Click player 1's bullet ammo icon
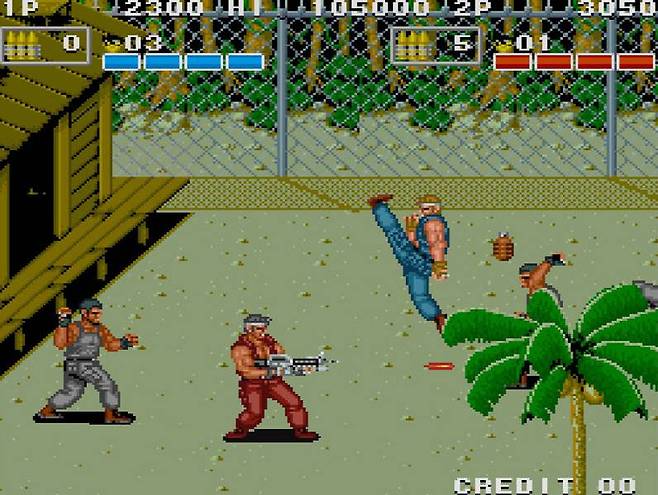The height and width of the screenshot is (495, 658). coord(25,43)
